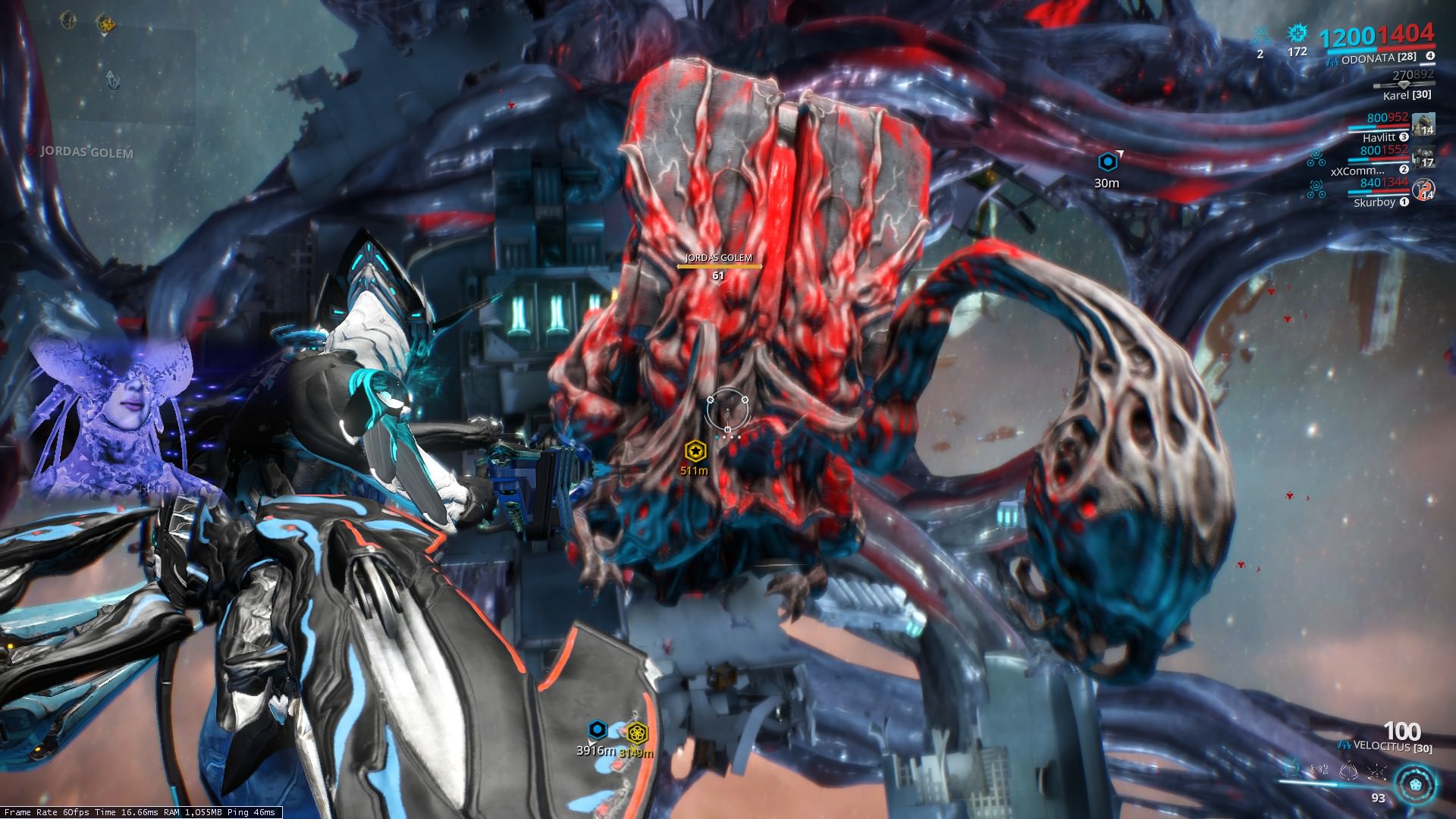Click the spiky blue buff icon showing 172
The image size is (1456, 819).
[1298, 33]
